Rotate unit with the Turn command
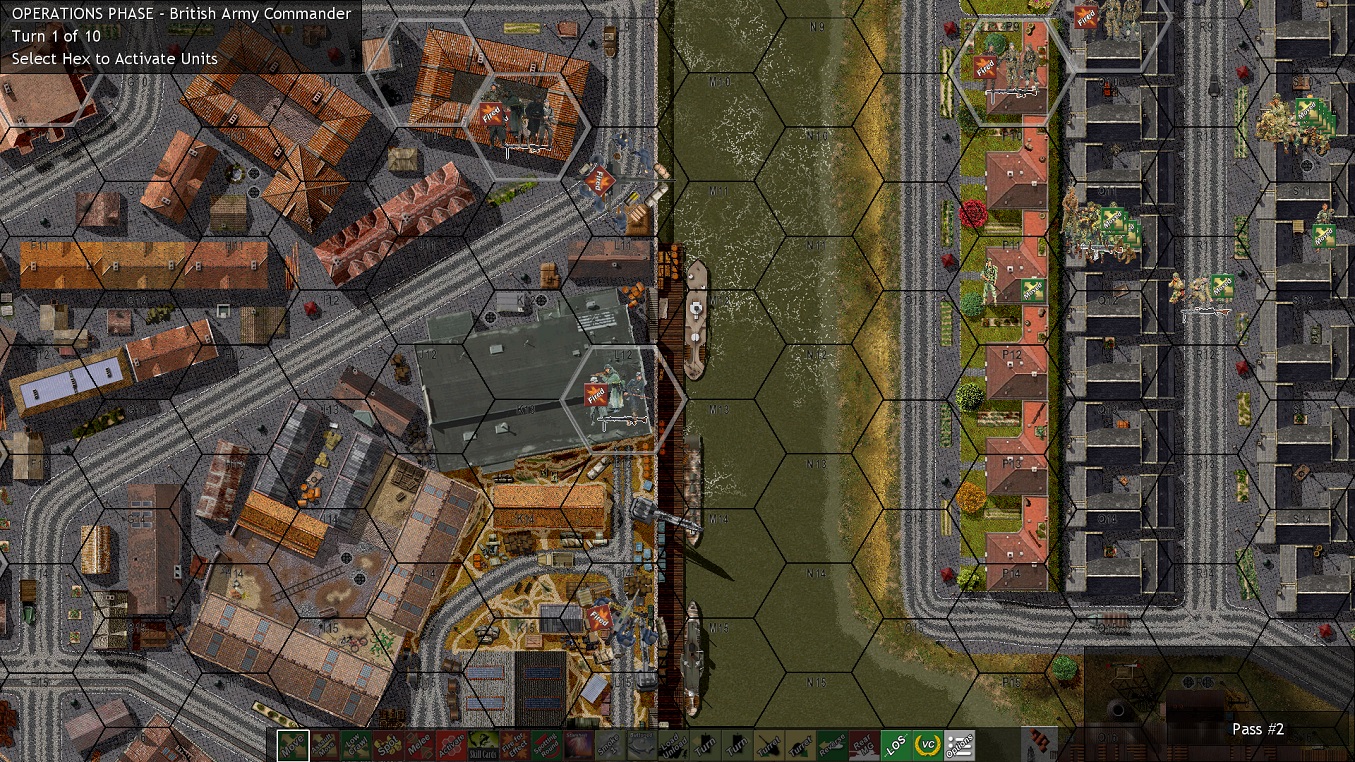 pos(707,744)
